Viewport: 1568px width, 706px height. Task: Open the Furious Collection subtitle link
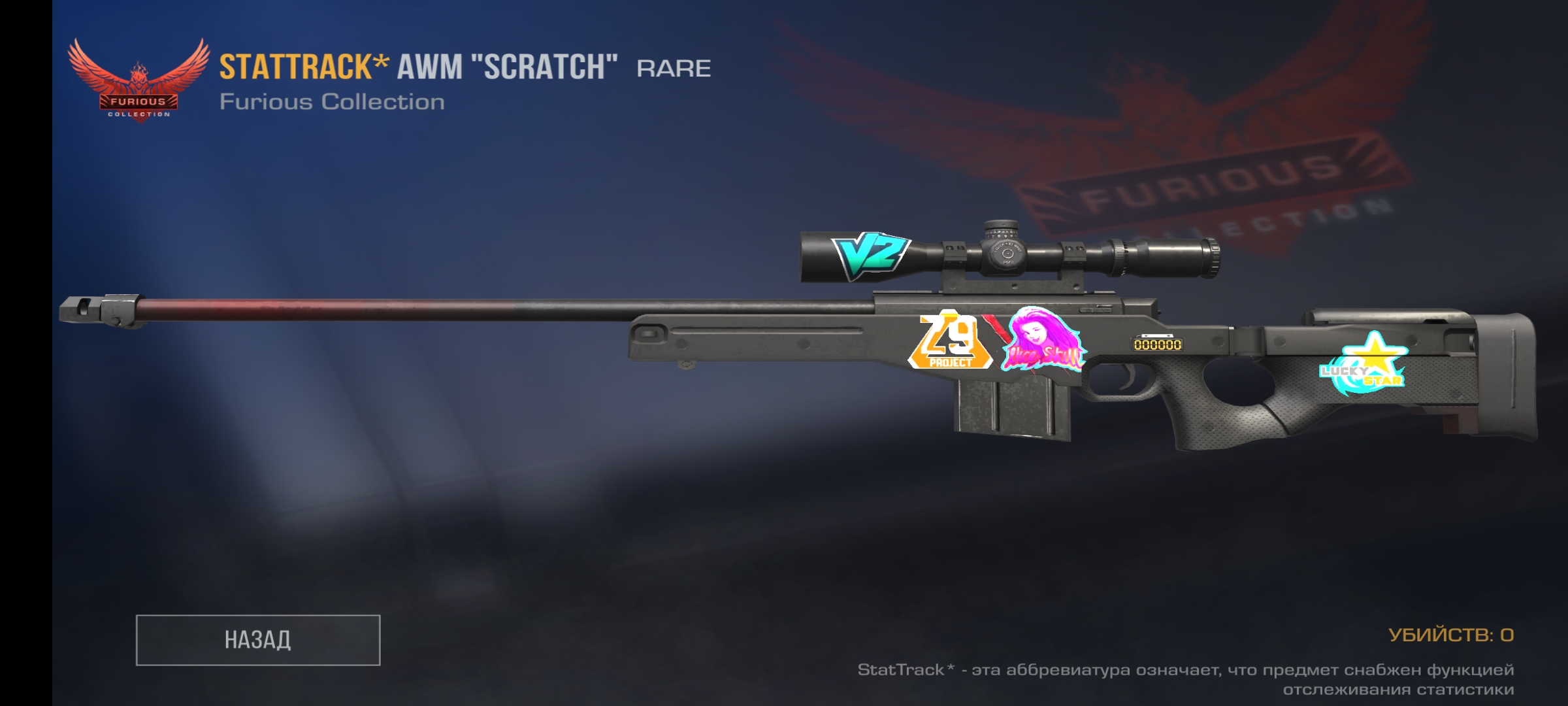coord(333,101)
